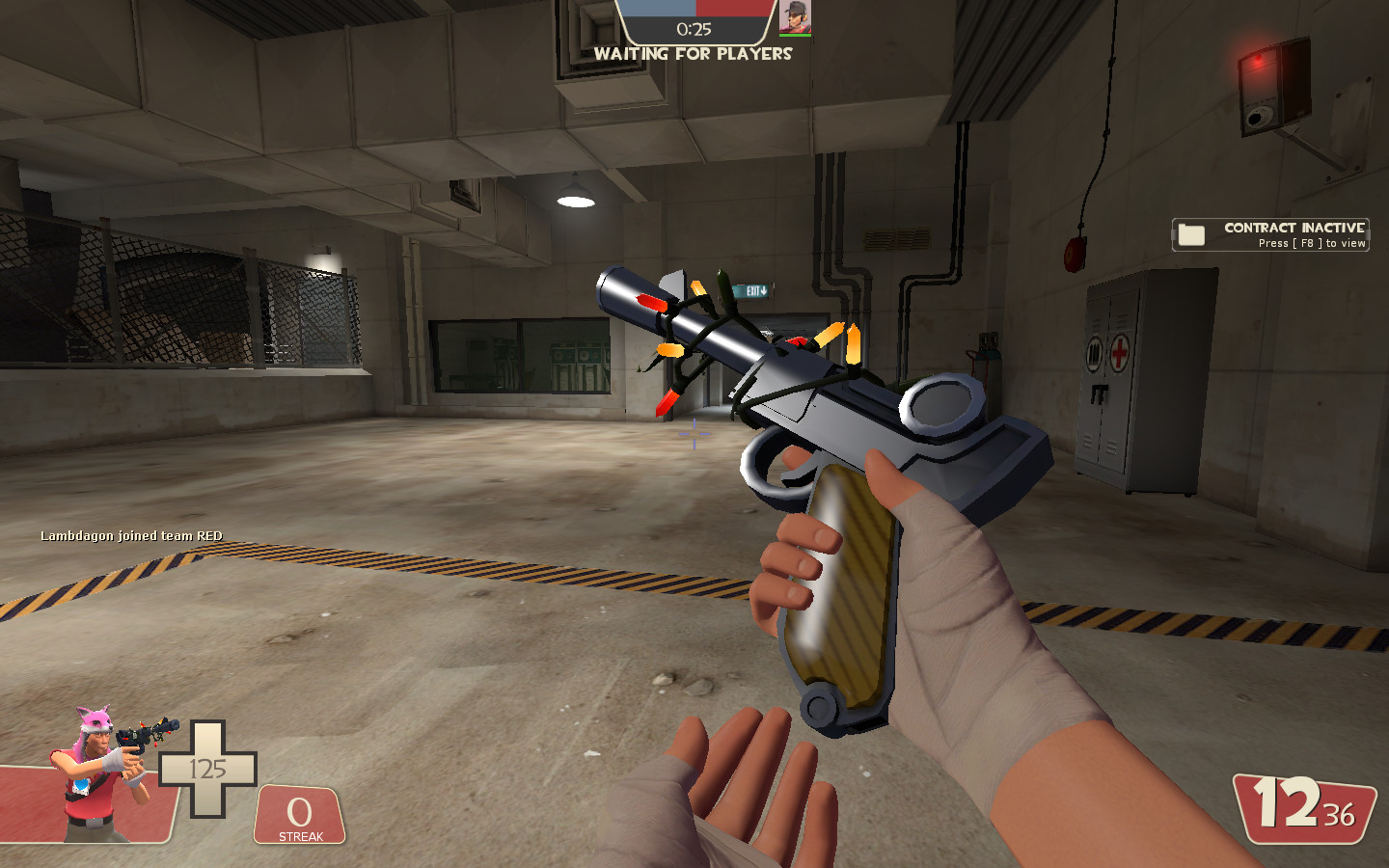Viewport: 1389px width, 868px height.
Task: Click the crosshair in the screen center
Action: [694, 436]
